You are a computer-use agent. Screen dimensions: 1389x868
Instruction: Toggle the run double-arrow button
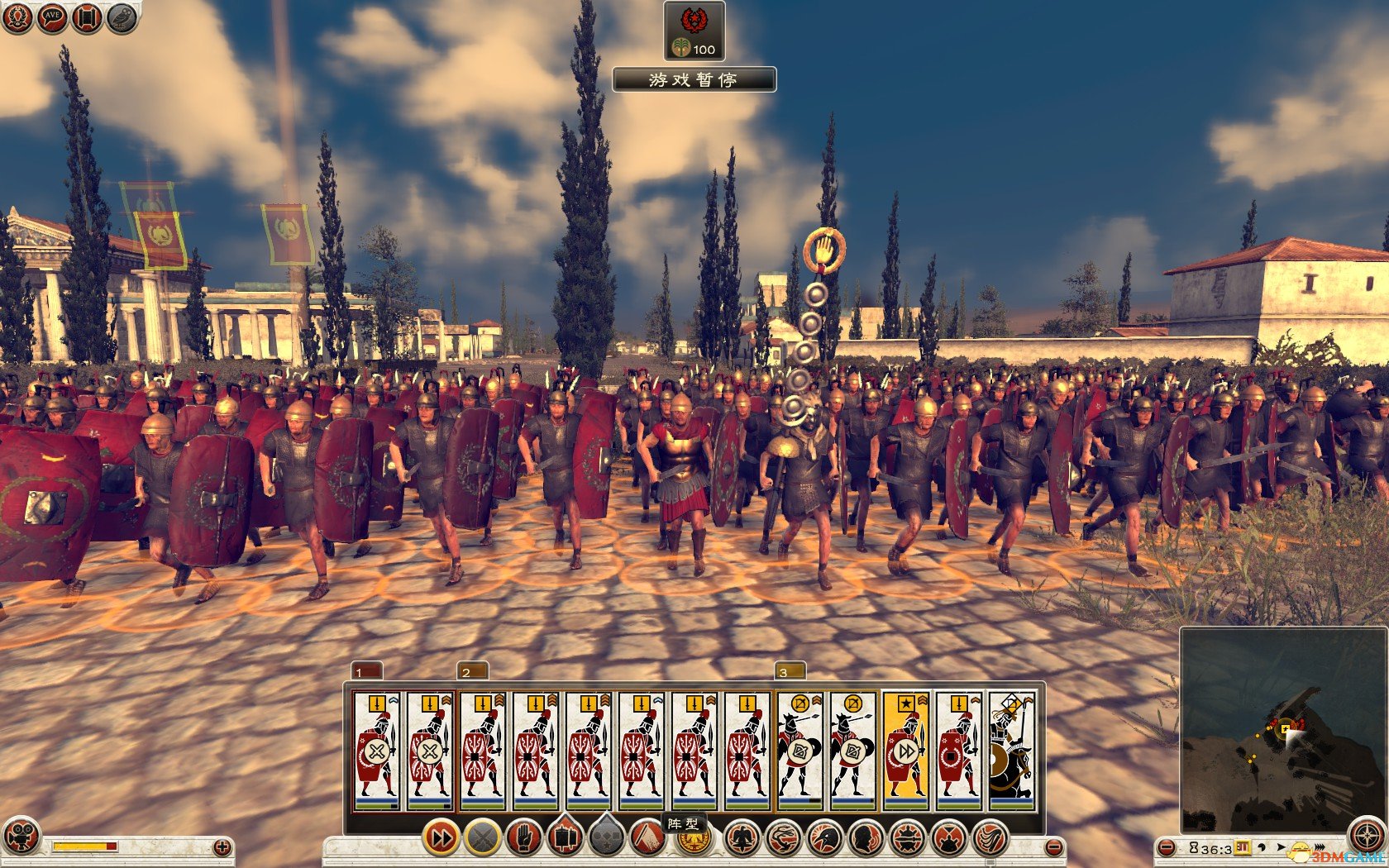(x=442, y=837)
